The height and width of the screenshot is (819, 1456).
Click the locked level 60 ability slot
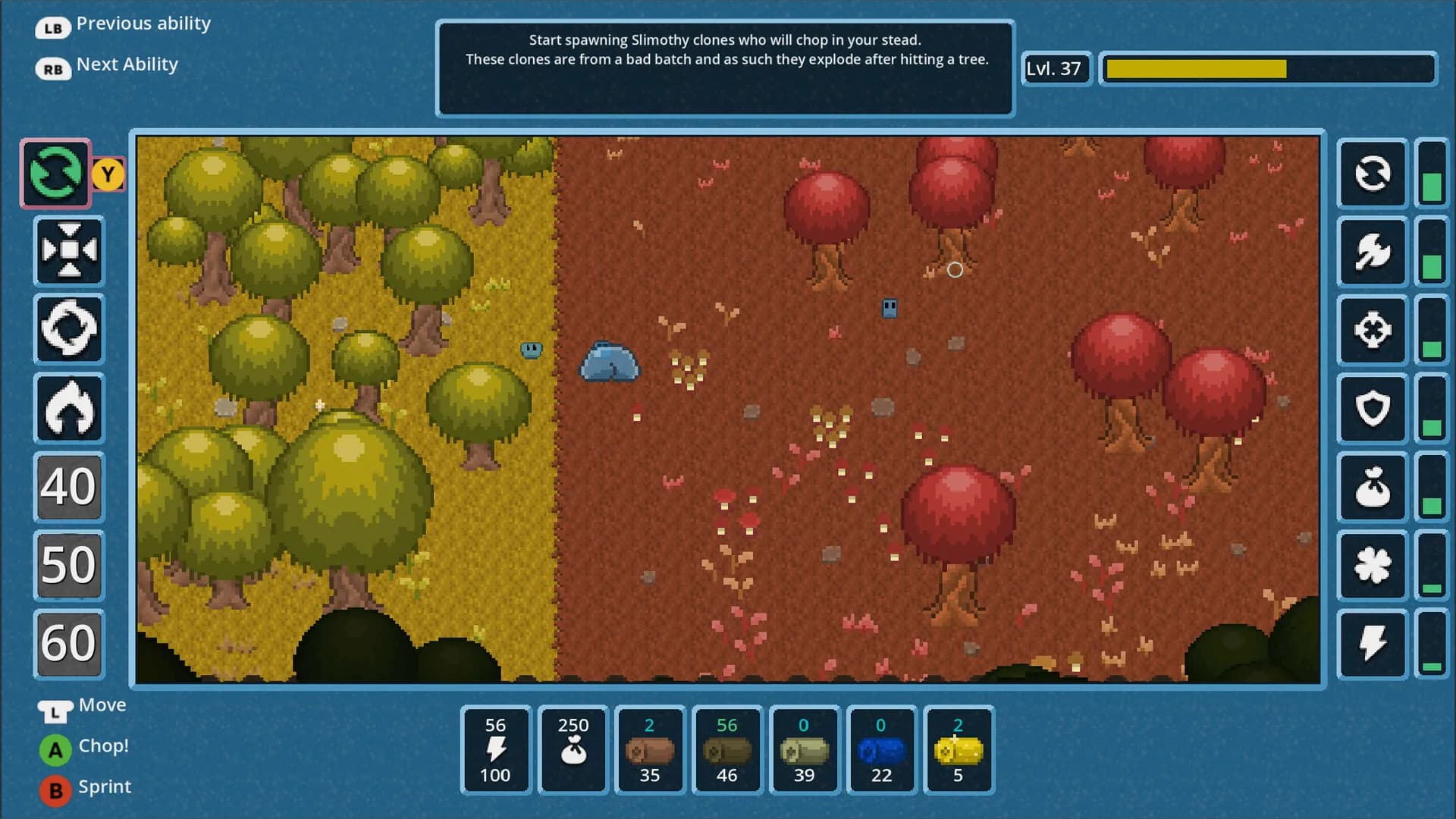pyautogui.click(x=69, y=643)
